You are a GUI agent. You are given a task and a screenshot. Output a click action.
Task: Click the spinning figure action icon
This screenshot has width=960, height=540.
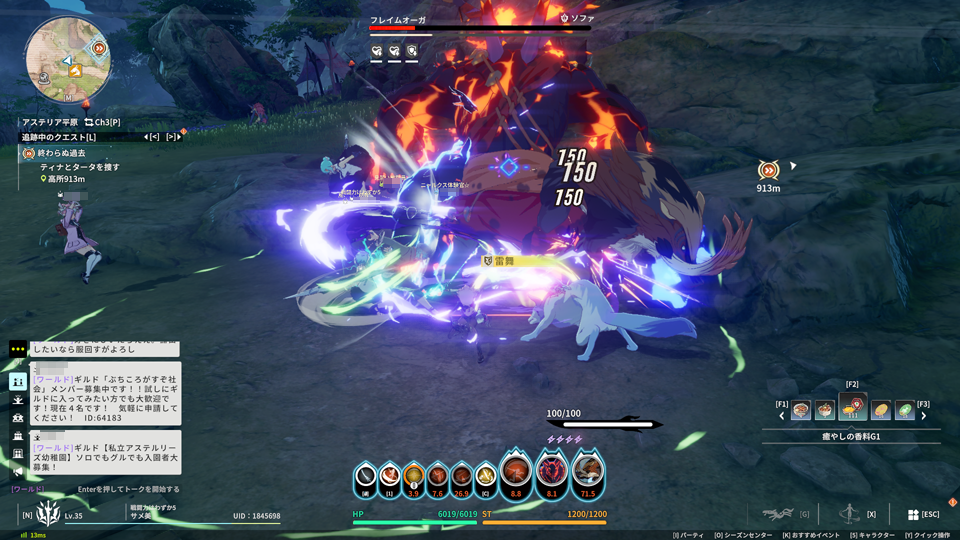[x=848, y=513]
